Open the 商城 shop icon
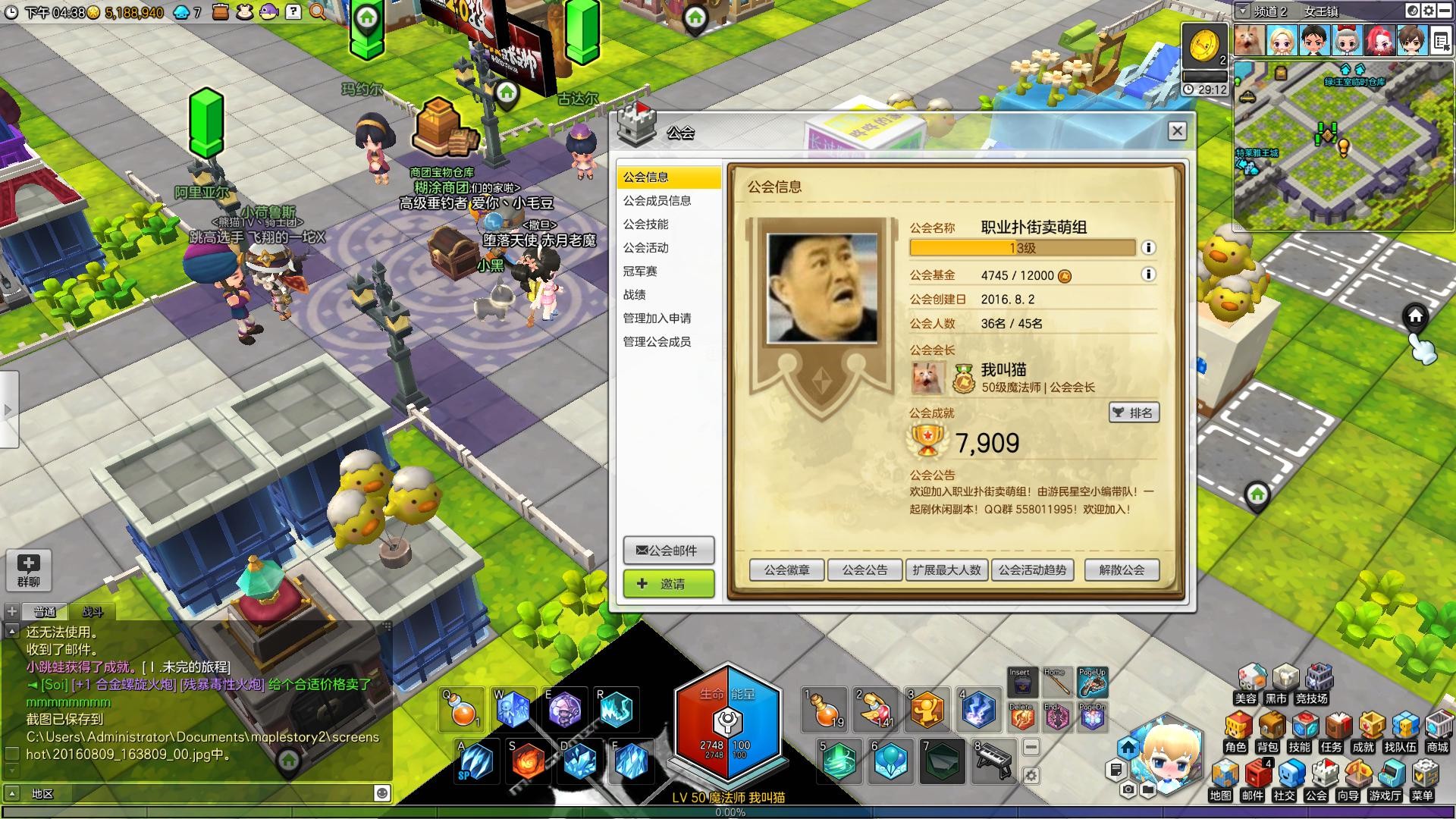Viewport: 1456px width, 819px height. (x=1437, y=731)
